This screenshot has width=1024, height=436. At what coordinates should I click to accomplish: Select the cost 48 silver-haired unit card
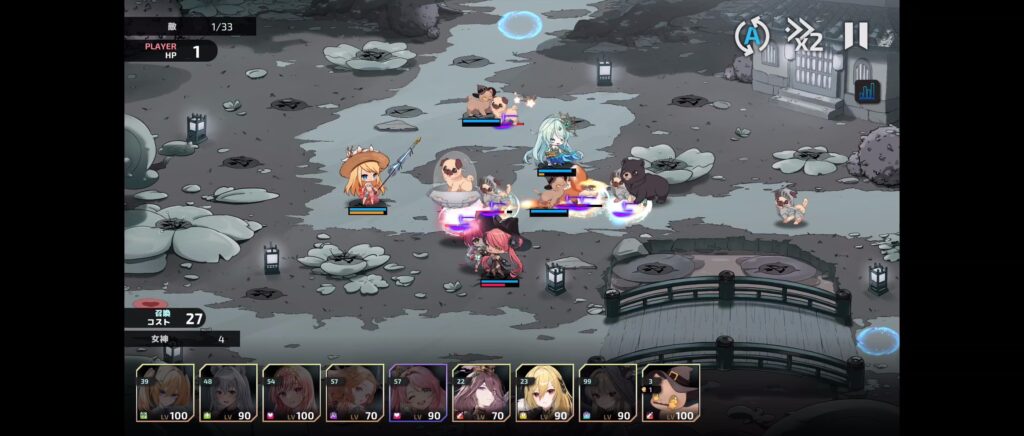tap(228, 394)
